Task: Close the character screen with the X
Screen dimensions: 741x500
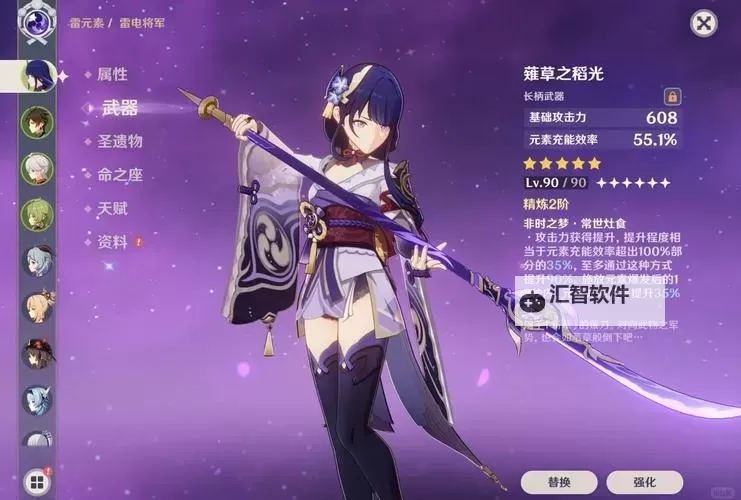Action: tap(704, 24)
